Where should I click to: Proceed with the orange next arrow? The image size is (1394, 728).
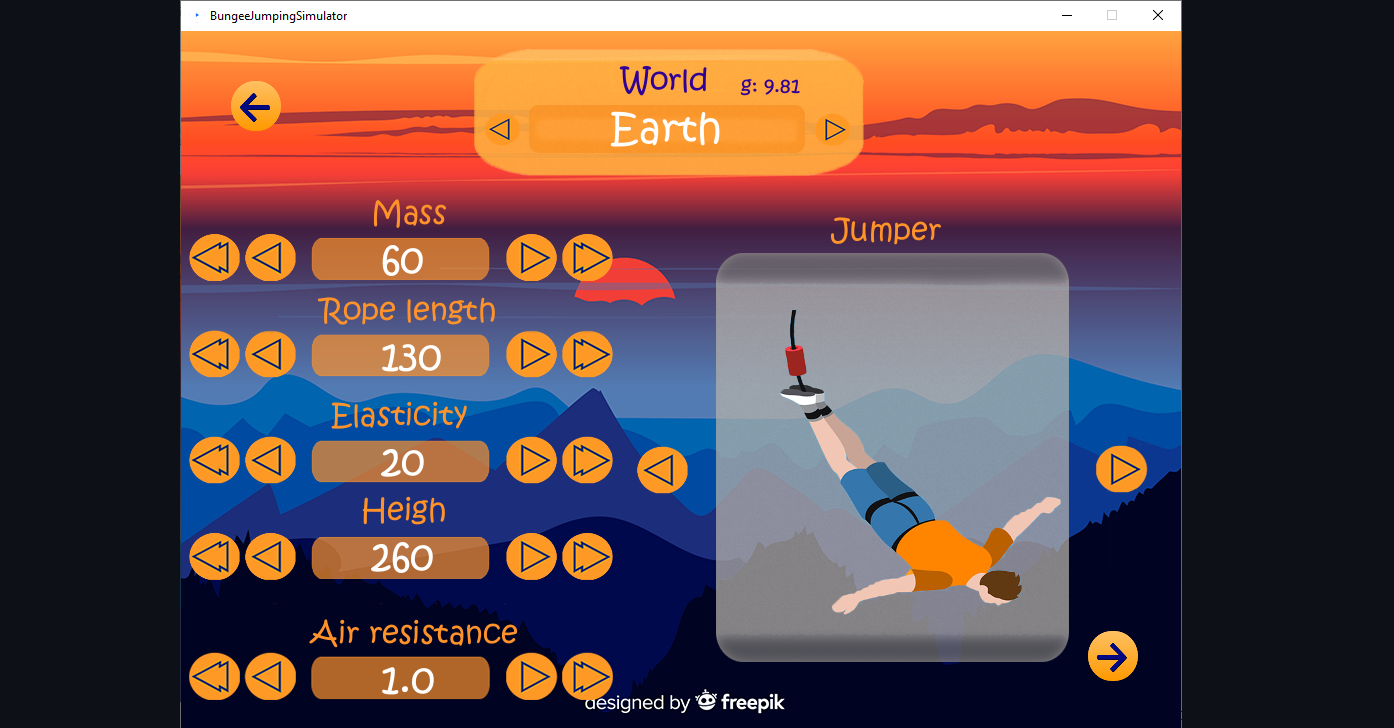click(1112, 656)
